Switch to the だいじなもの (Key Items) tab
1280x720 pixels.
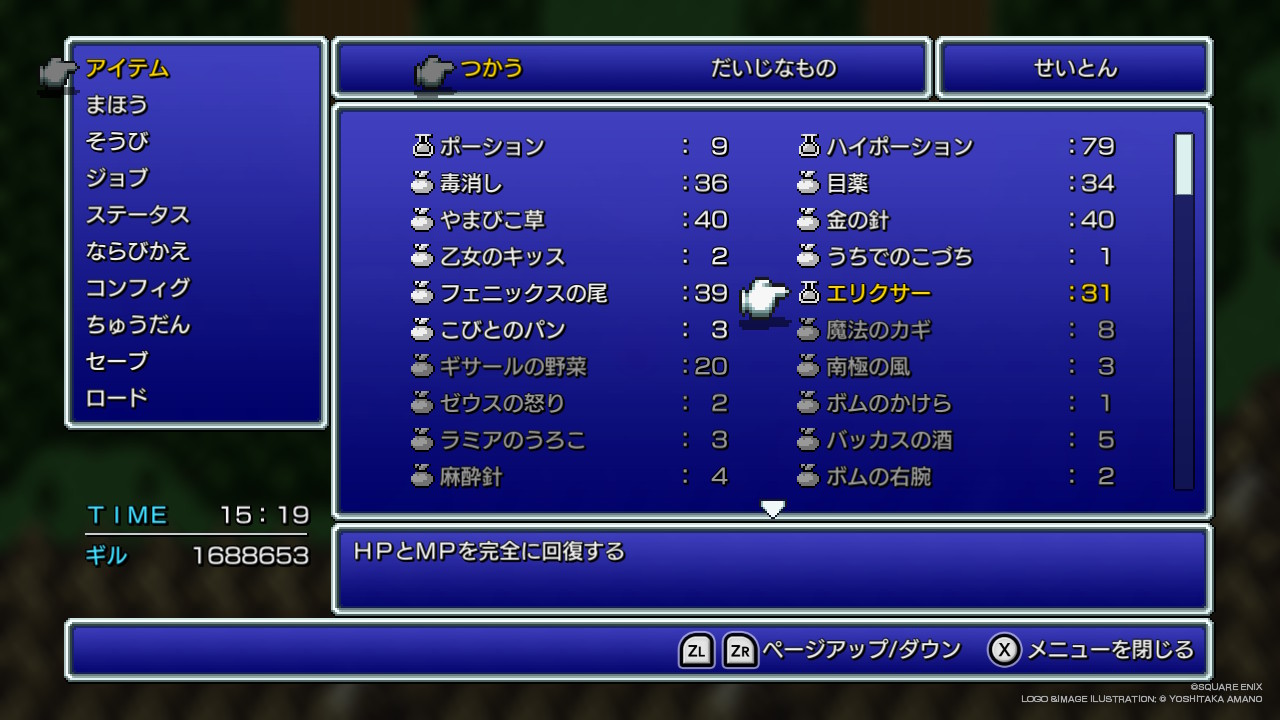(x=773, y=69)
